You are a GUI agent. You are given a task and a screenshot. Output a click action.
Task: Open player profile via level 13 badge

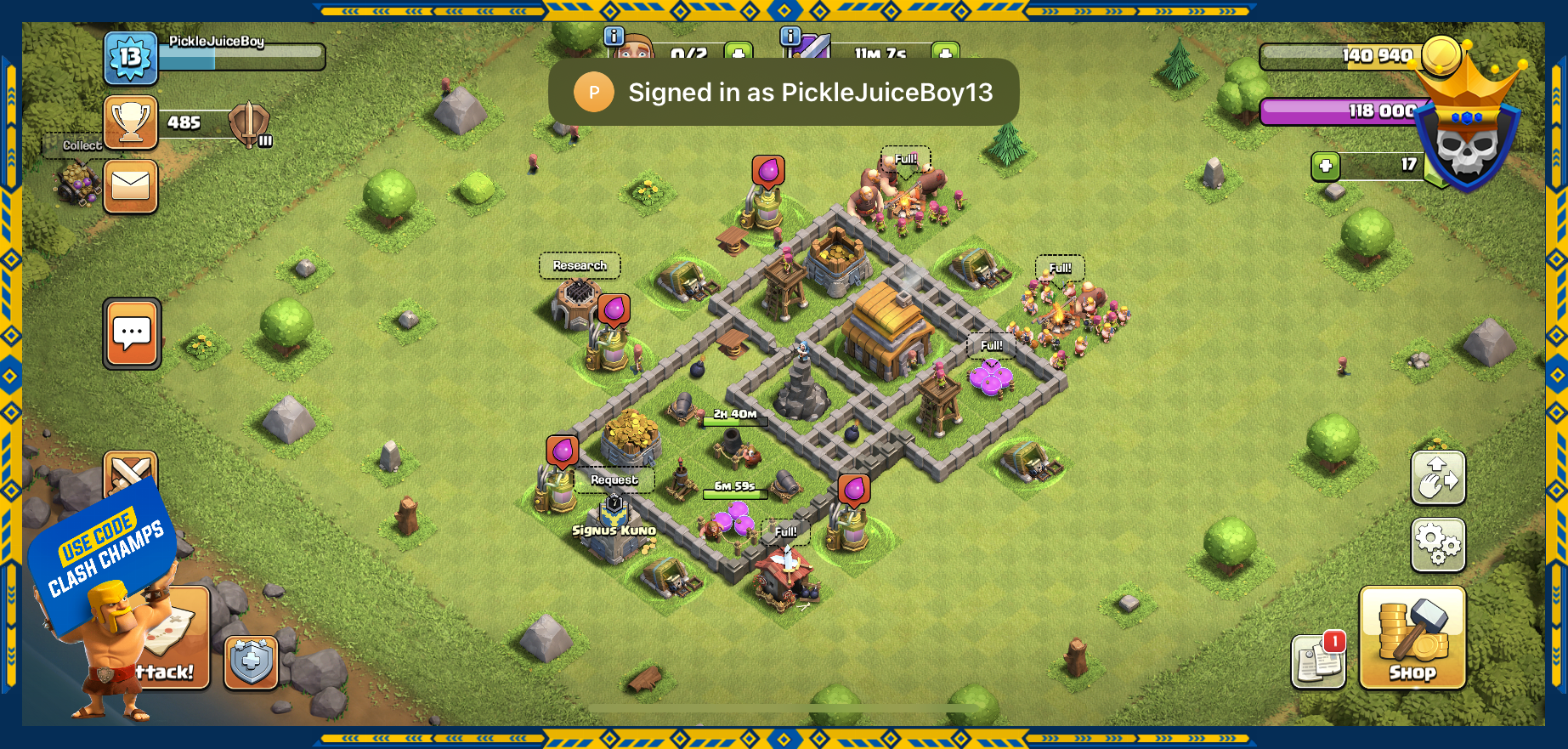point(130,58)
